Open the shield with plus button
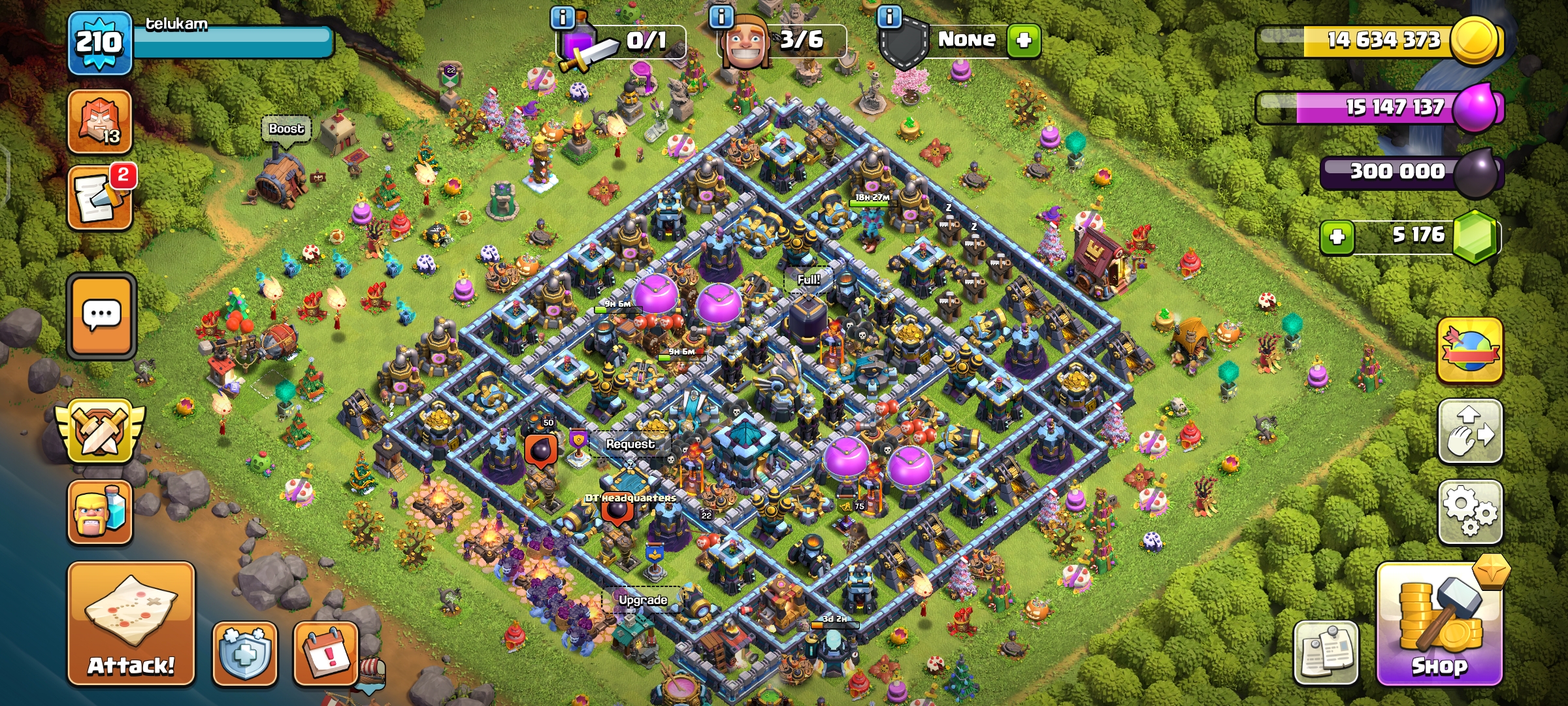Viewport: 1568px width, 706px height. 244,653
